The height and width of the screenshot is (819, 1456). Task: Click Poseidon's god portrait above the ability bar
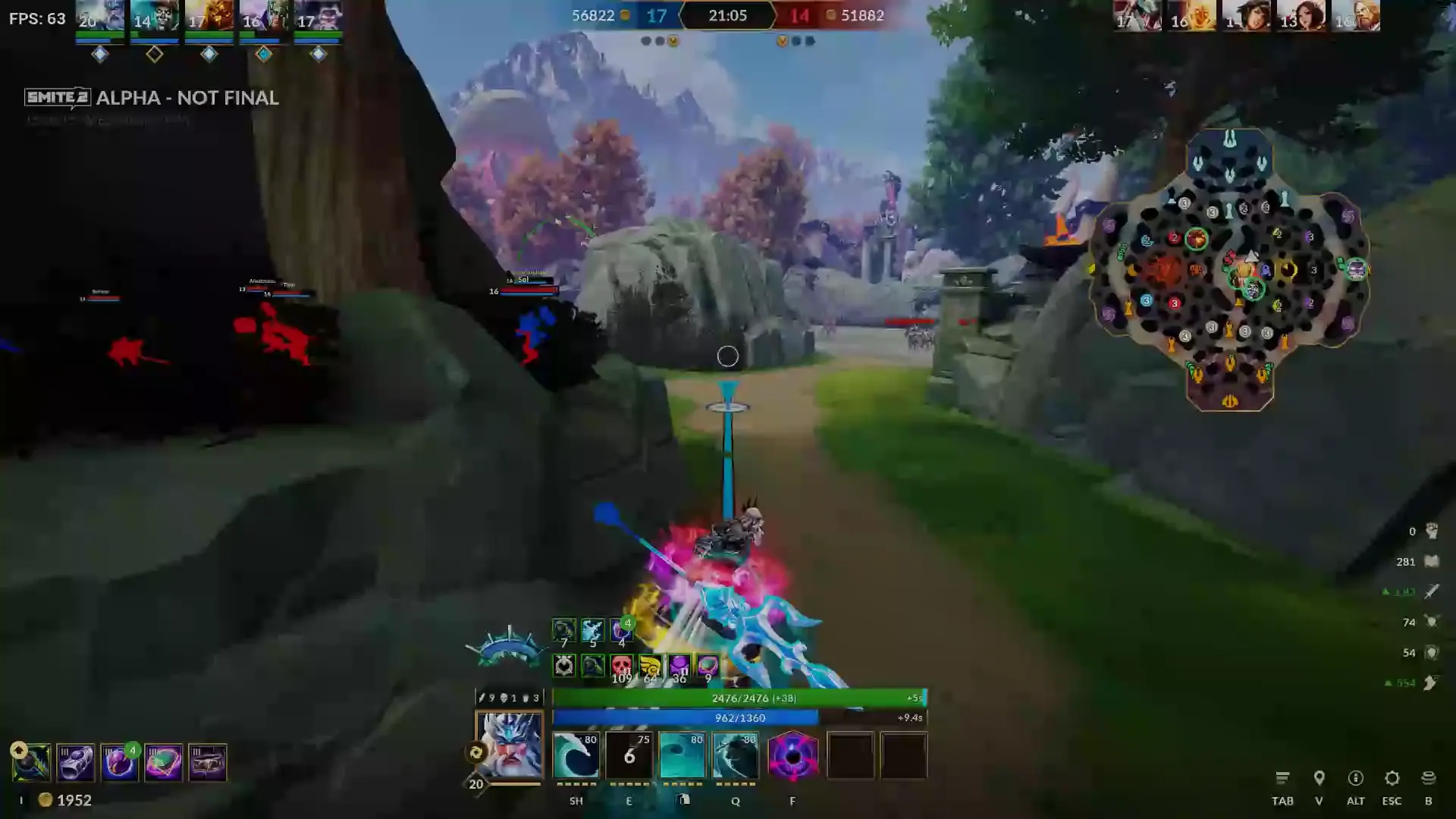tap(510, 751)
